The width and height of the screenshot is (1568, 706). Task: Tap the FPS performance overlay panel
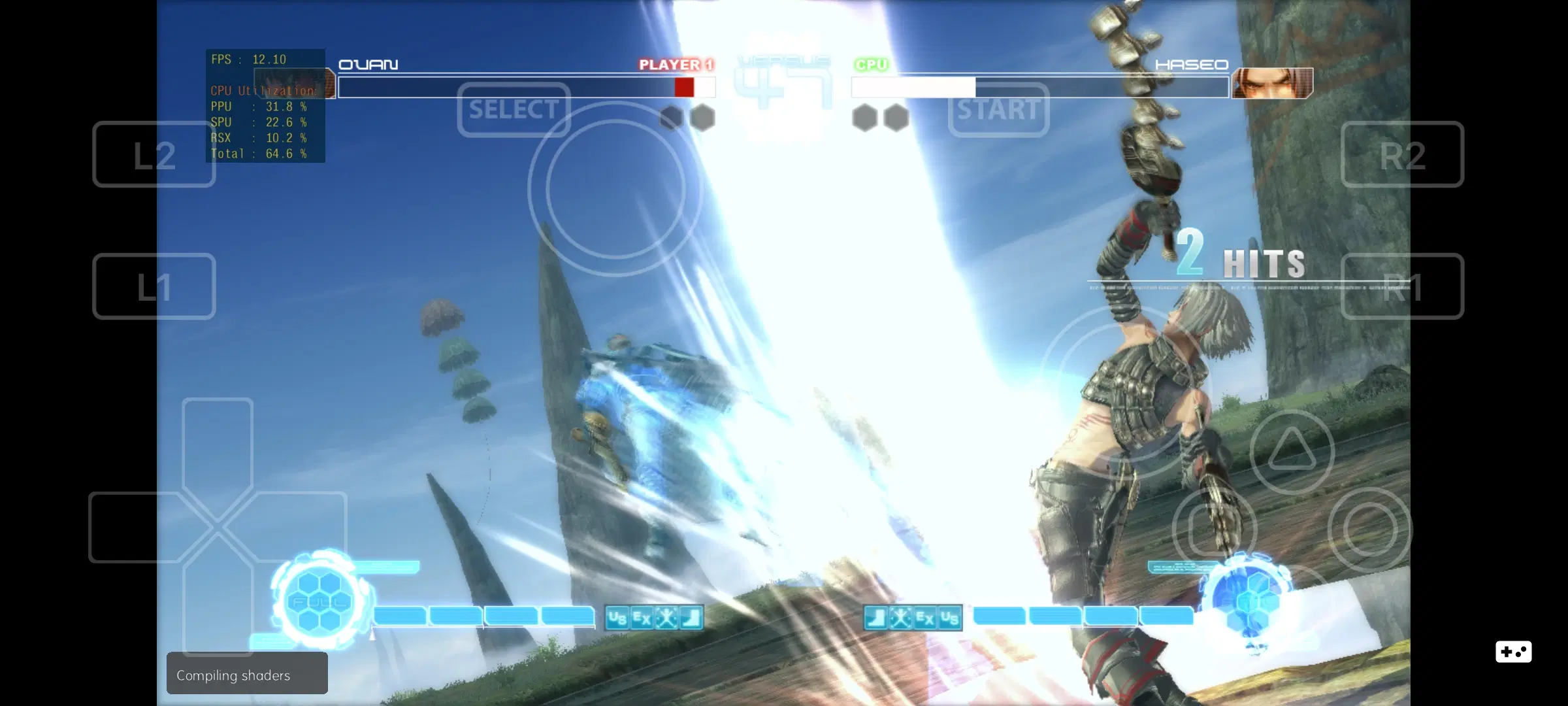point(265,105)
